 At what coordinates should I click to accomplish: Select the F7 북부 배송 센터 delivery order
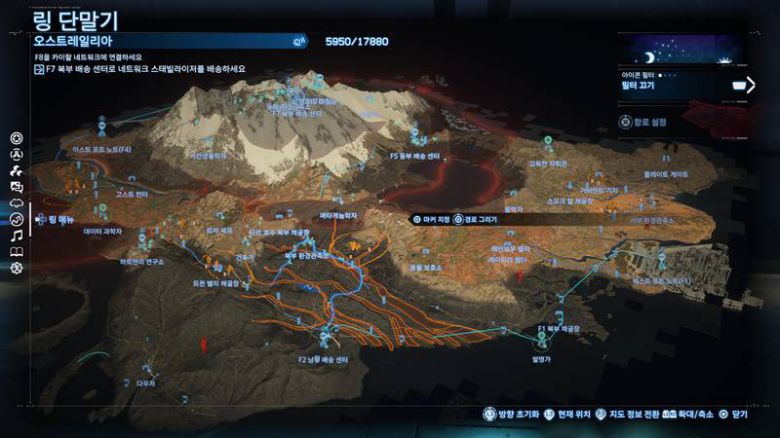pyautogui.click(x=143, y=69)
